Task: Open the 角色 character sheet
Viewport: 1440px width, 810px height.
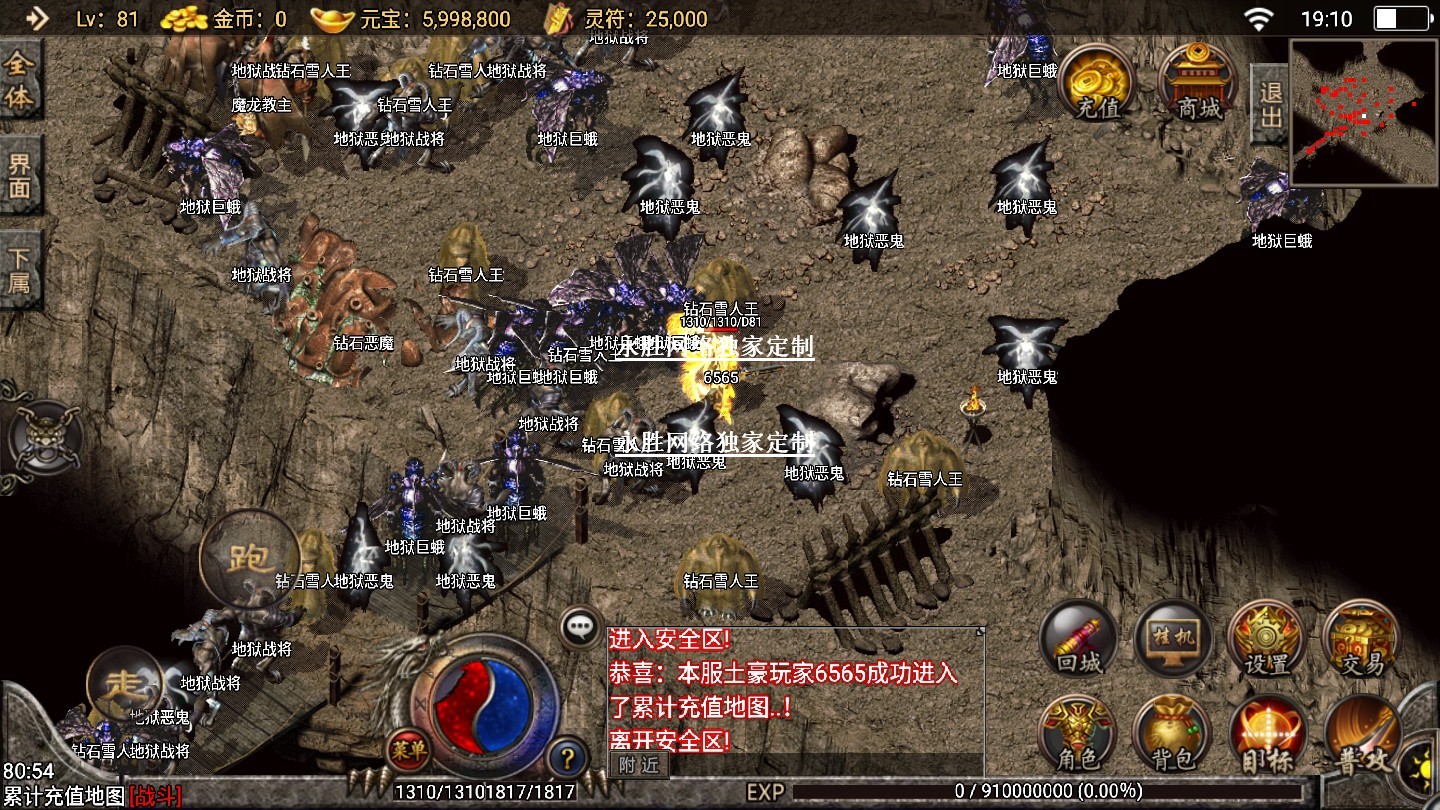Action: tap(1078, 733)
